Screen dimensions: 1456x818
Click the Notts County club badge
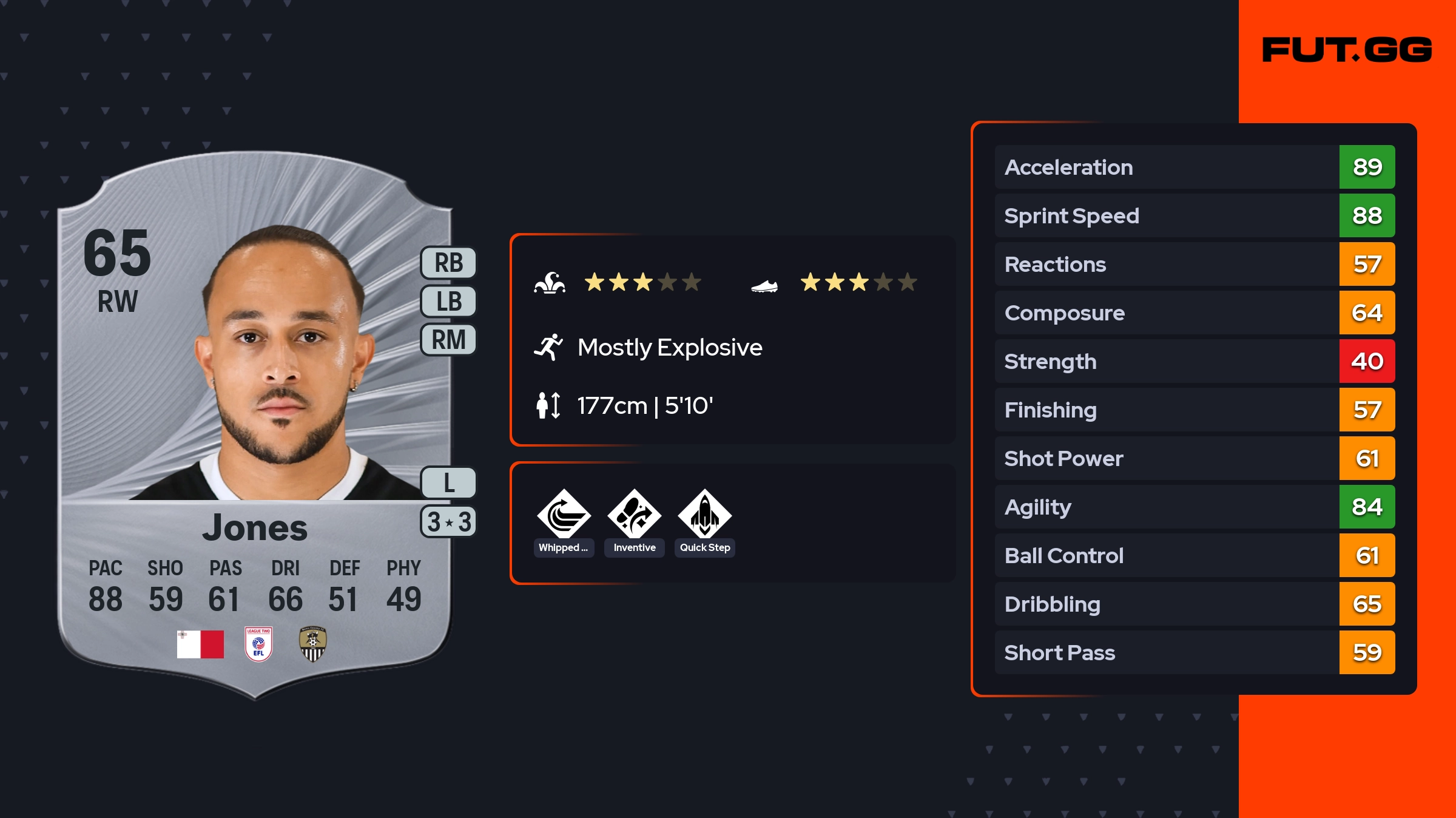[x=313, y=644]
